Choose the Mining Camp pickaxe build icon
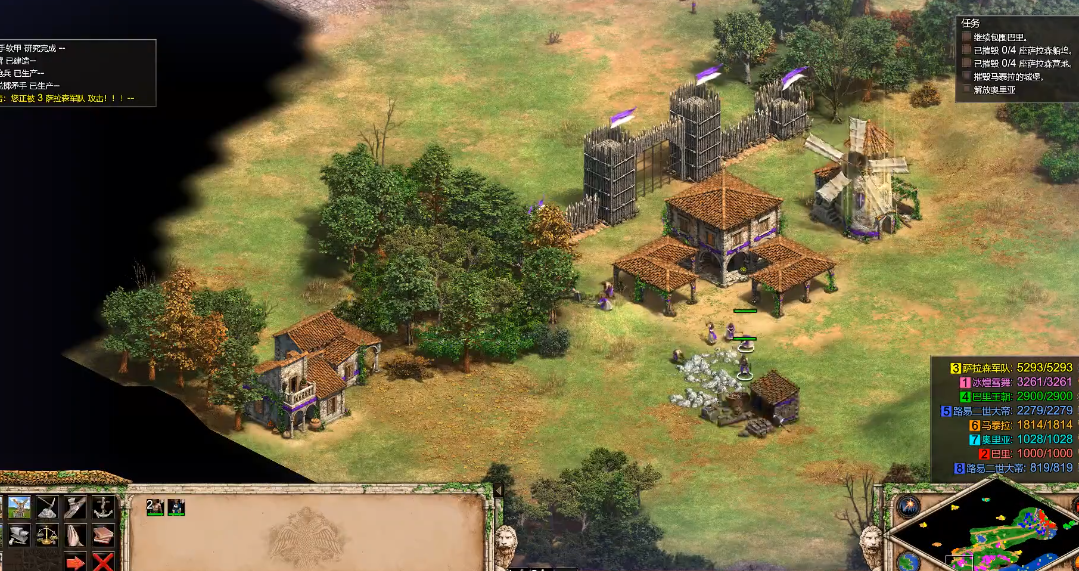Image resolution: width=1079 pixels, height=571 pixels. 47,507
